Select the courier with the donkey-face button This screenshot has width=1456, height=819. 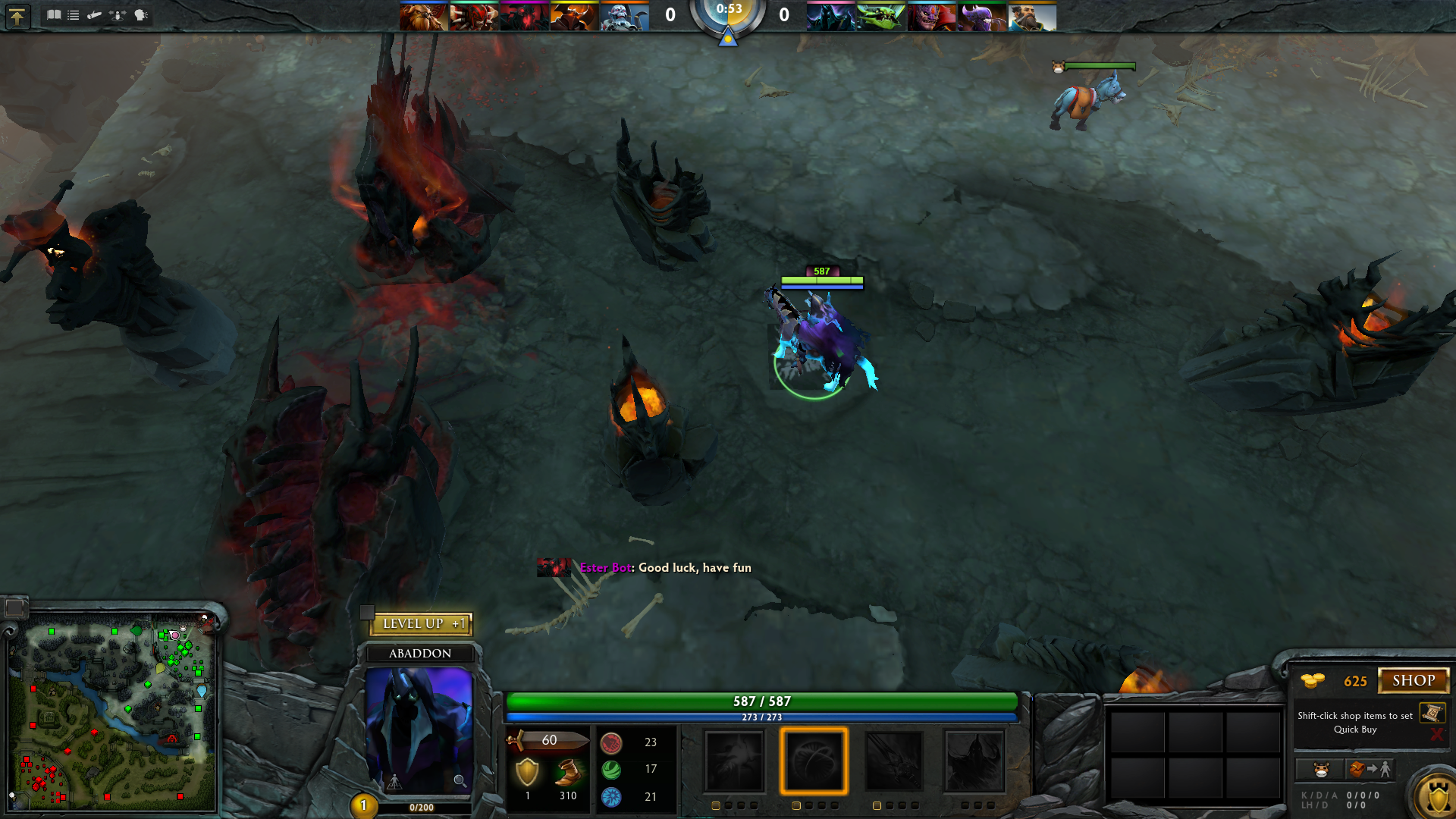pos(1321,770)
